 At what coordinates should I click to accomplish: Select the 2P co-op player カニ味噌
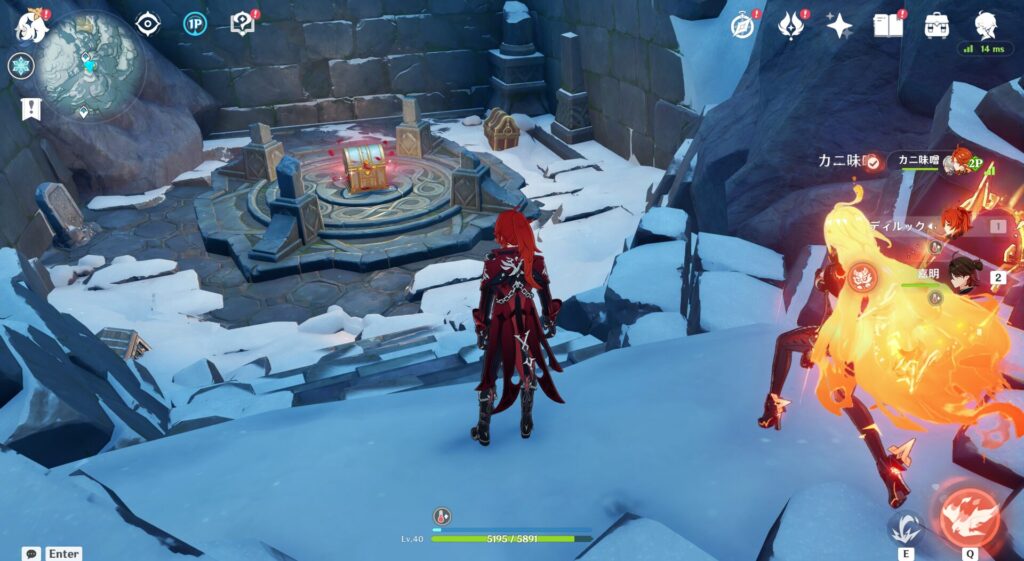[x=930, y=161]
